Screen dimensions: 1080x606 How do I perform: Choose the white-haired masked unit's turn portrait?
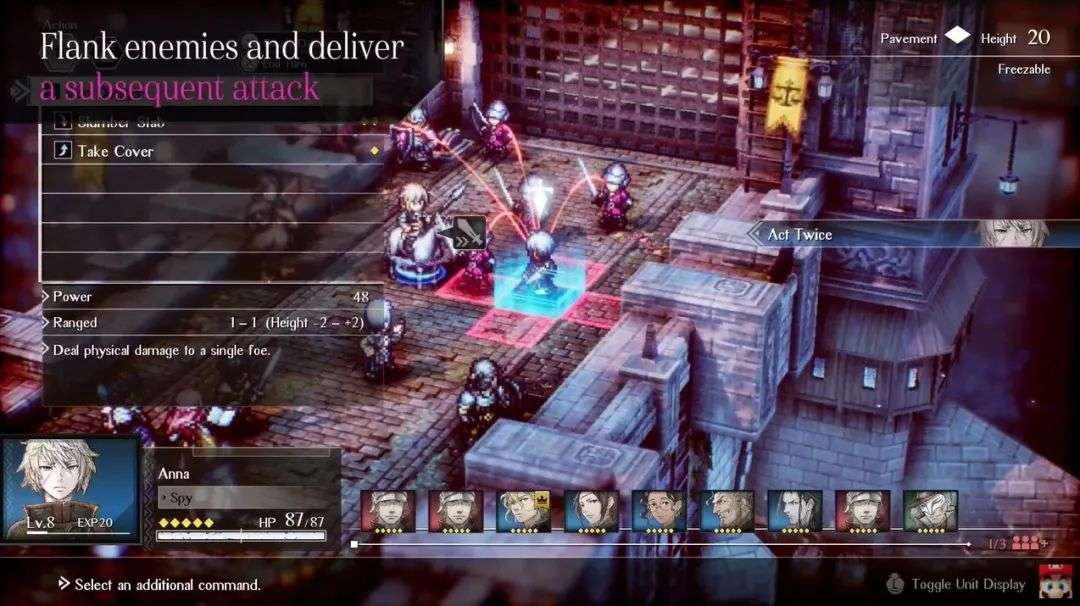click(930, 510)
